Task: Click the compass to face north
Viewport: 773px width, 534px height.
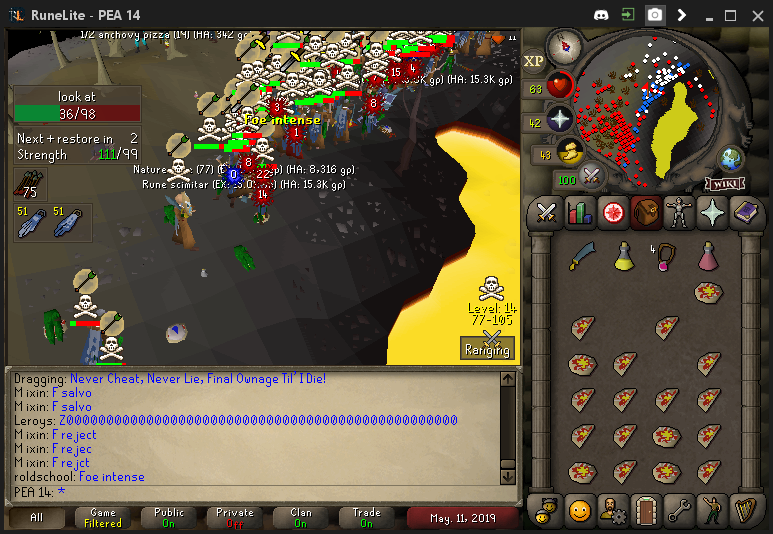Action: tap(565, 47)
